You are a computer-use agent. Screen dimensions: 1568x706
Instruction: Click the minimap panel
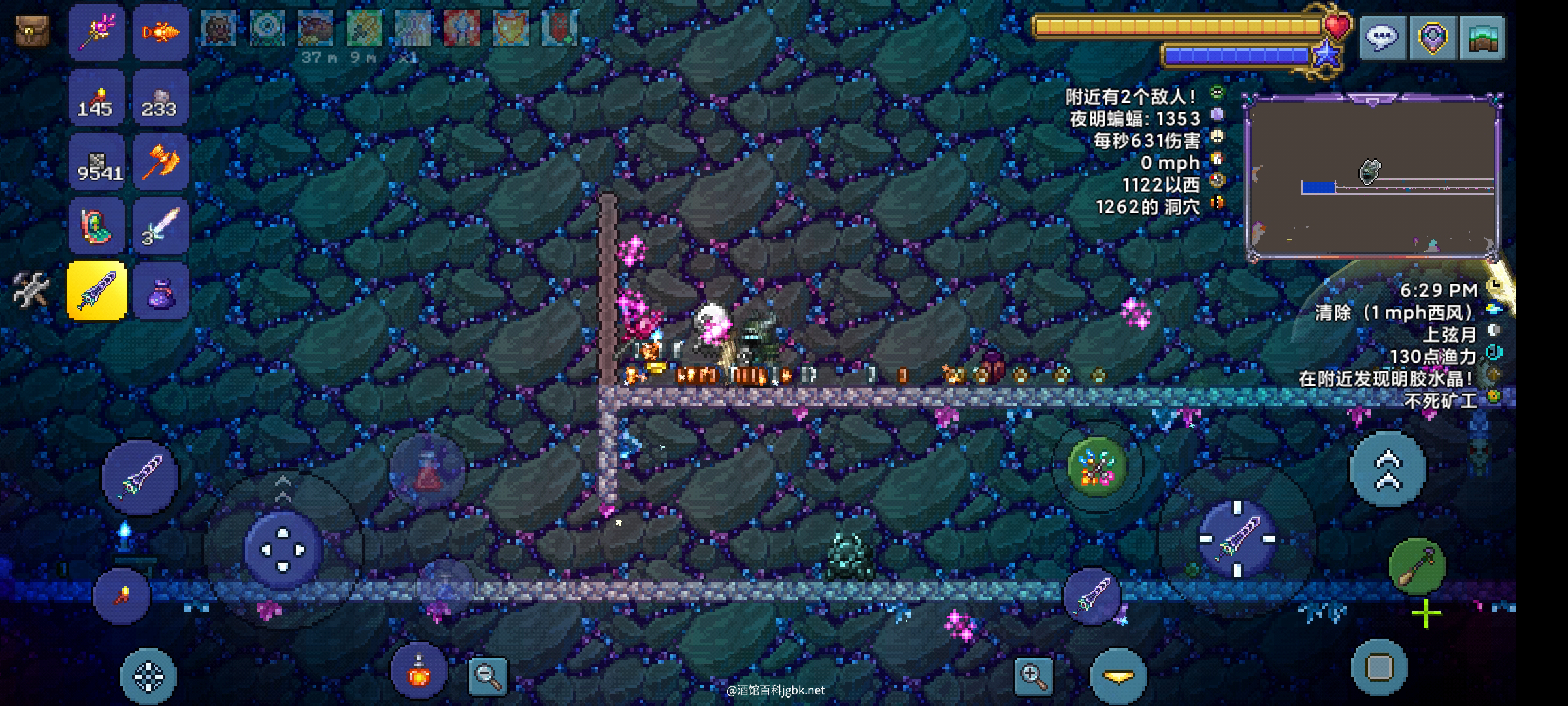tap(1373, 176)
